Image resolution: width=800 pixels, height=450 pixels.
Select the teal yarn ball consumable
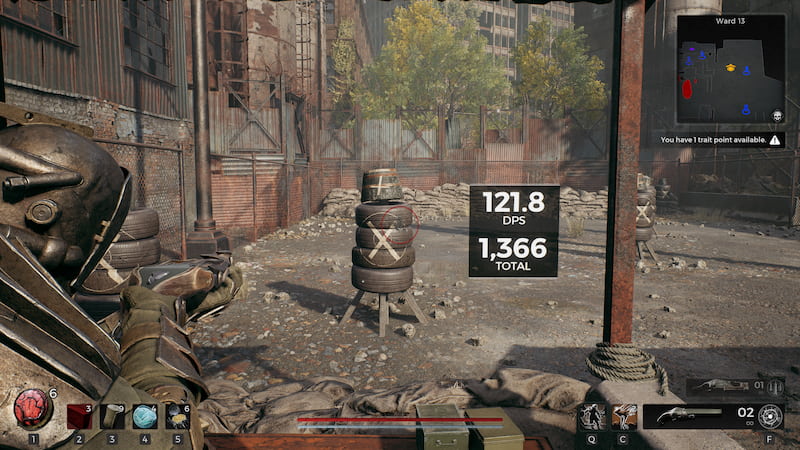point(145,416)
